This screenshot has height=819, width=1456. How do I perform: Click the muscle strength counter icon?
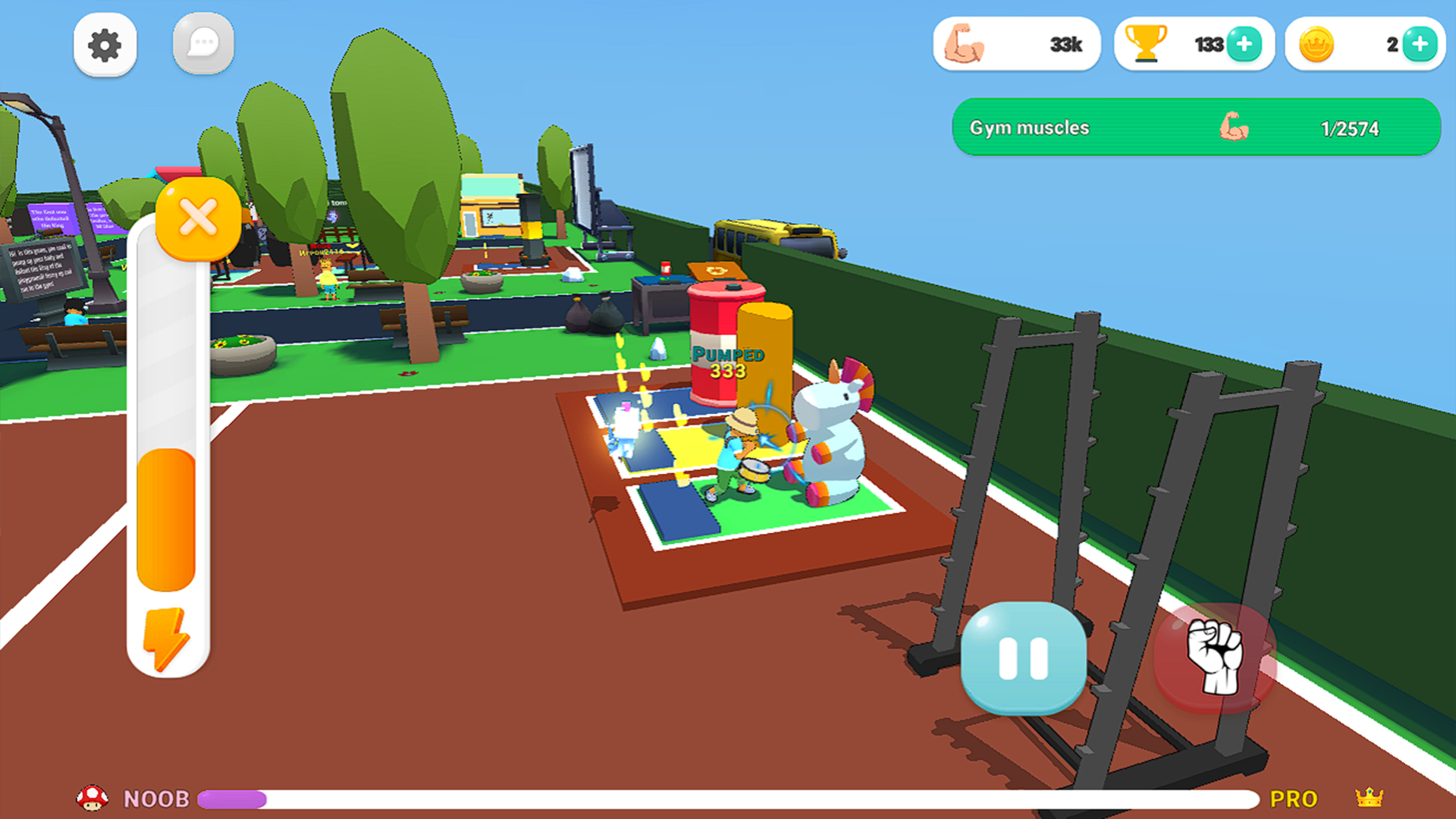coord(964,44)
